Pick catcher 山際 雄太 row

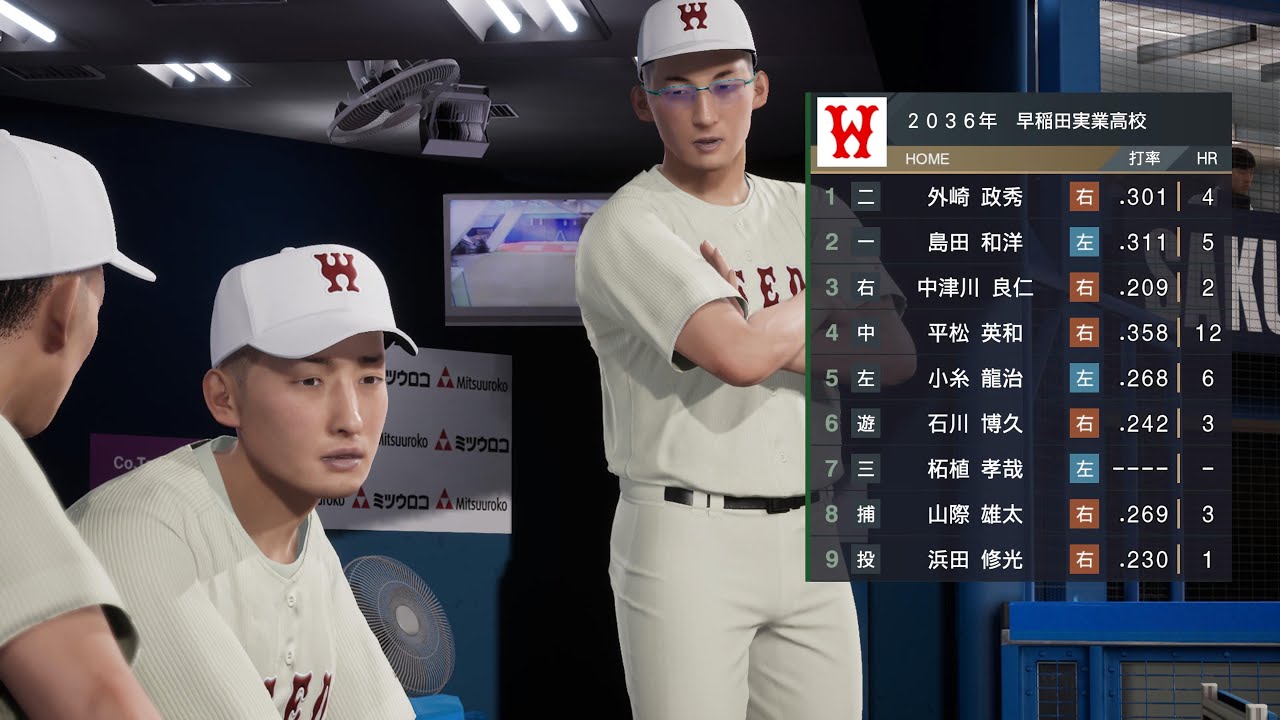(x=975, y=514)
